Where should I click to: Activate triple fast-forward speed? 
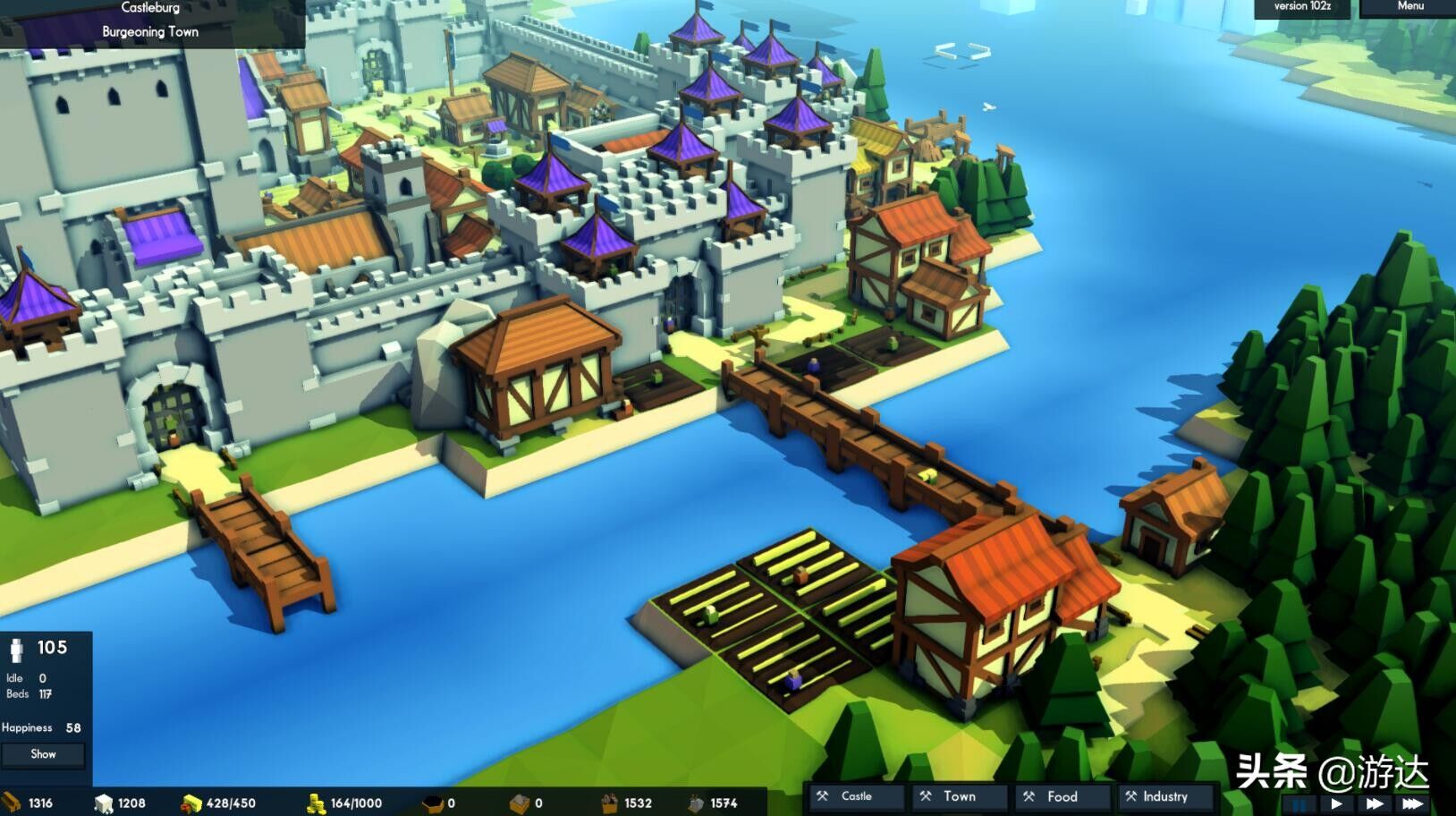[x=1412, y=803]
